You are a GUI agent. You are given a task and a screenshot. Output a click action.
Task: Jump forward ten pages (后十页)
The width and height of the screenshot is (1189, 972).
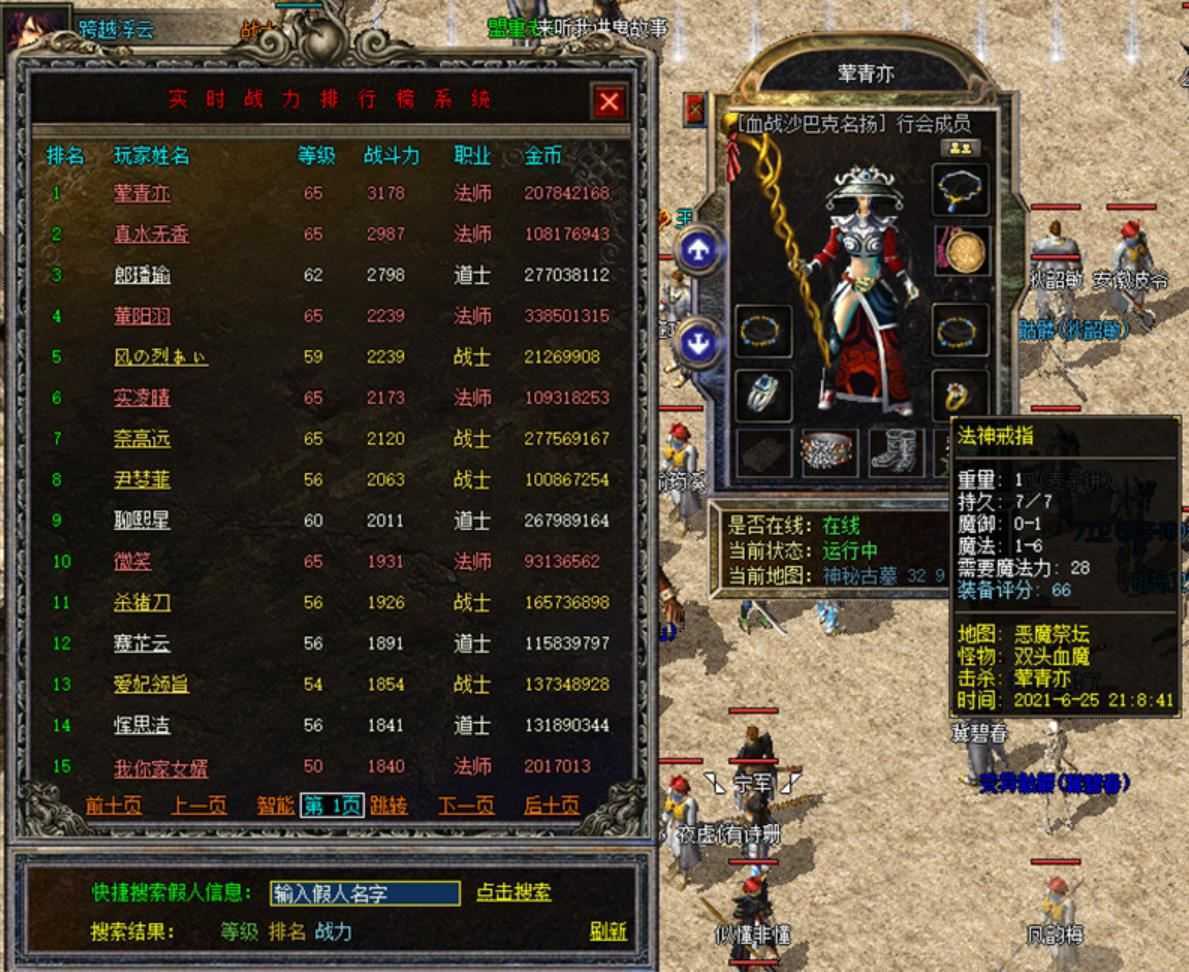click(551, 806)
